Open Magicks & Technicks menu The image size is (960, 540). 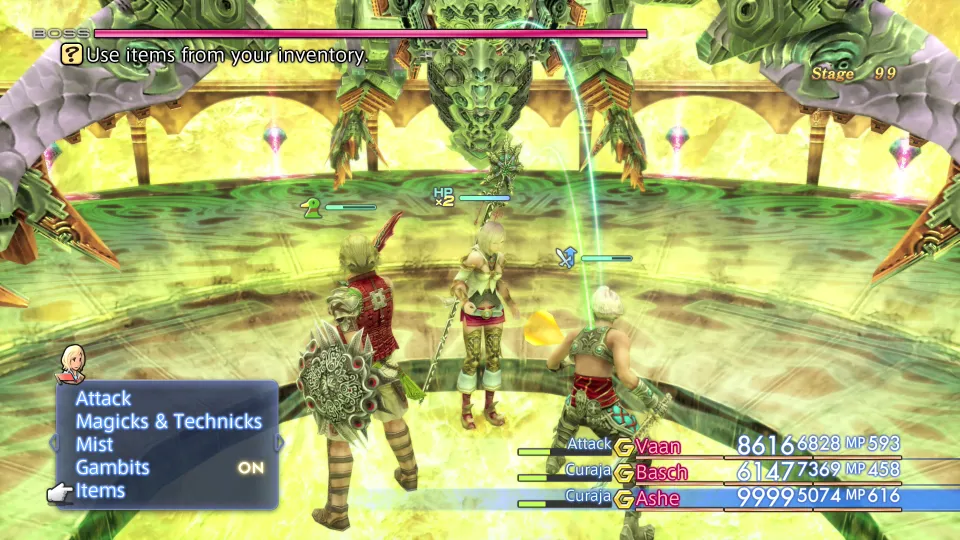tap(168, 422)
